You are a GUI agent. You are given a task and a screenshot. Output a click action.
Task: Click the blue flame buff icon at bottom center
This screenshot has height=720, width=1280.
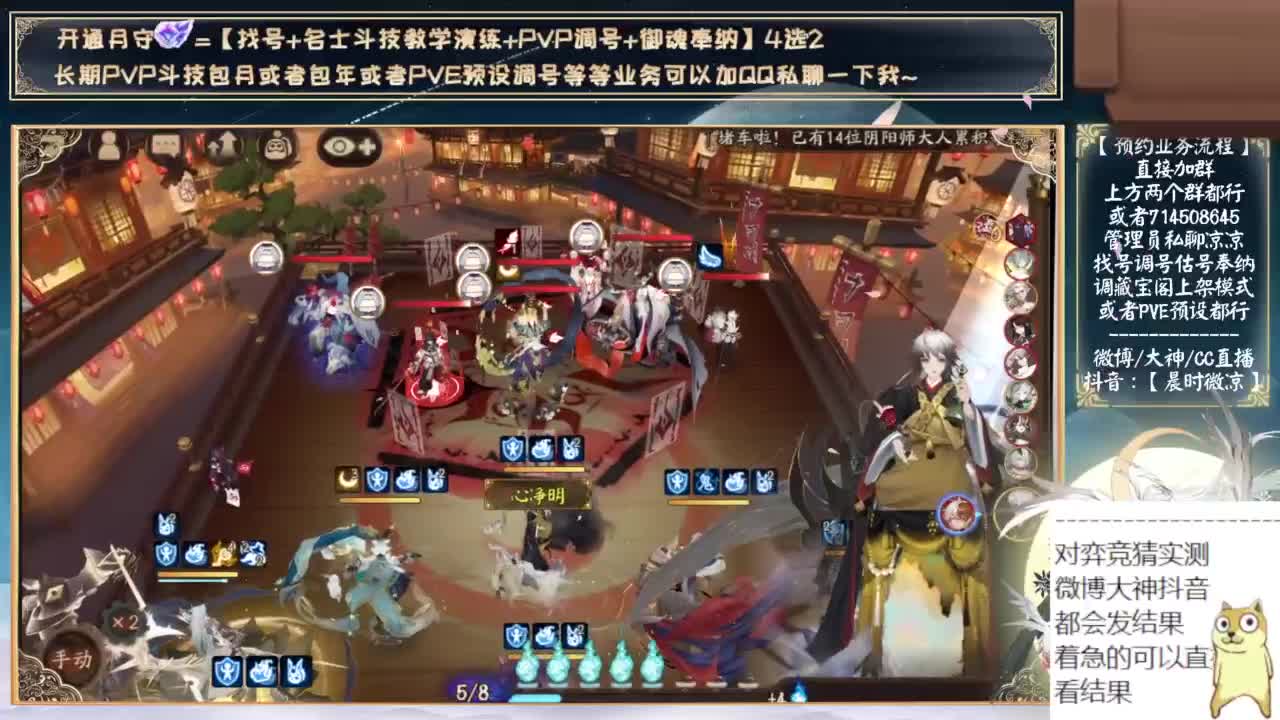coord(546,633)
